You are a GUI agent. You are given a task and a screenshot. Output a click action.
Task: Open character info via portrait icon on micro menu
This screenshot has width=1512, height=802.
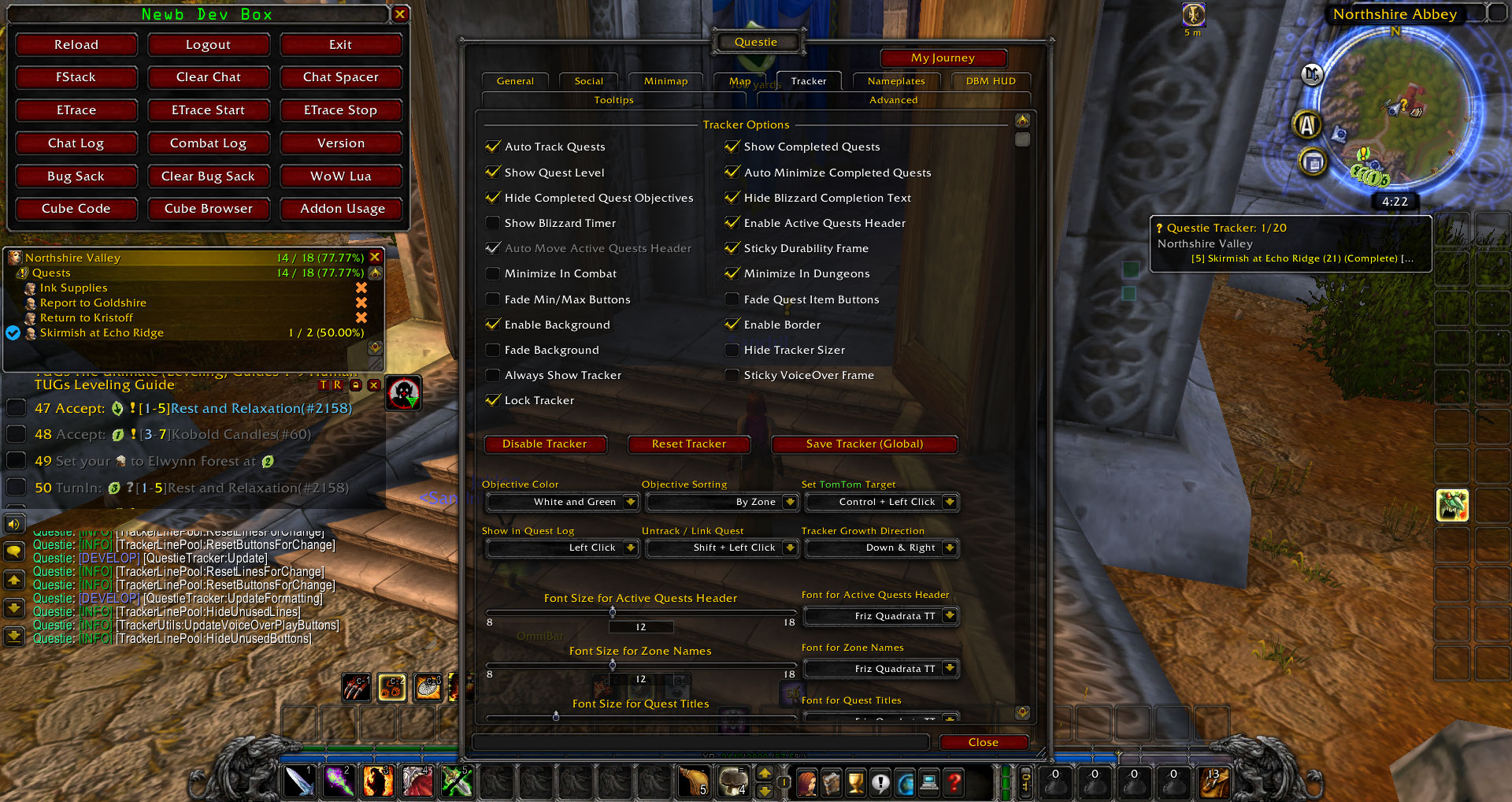click(808, 782)
